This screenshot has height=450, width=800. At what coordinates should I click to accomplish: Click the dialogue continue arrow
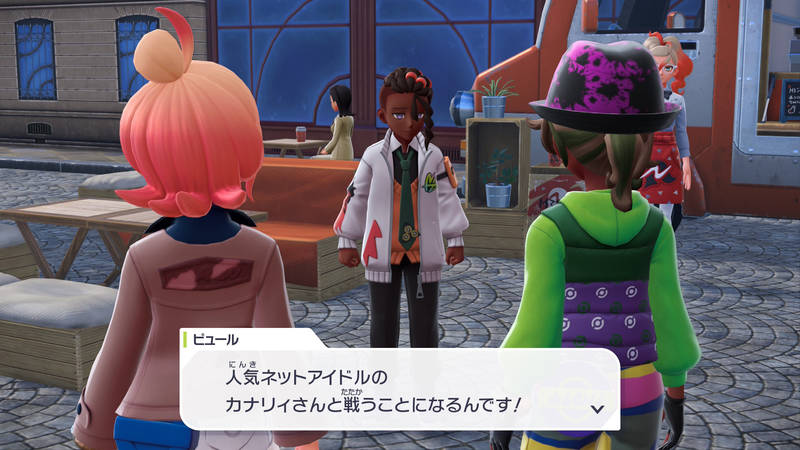click(598, 408)
